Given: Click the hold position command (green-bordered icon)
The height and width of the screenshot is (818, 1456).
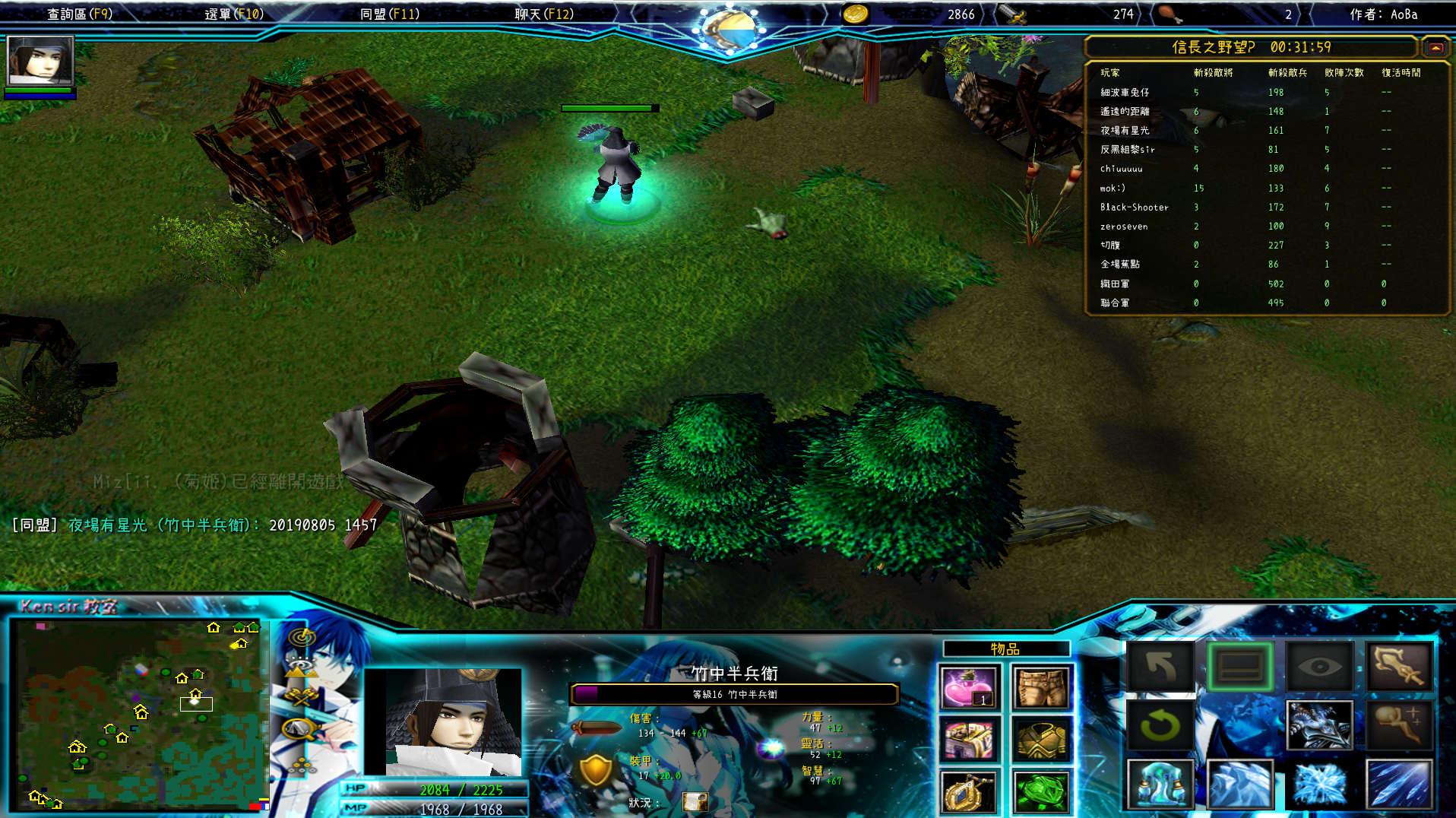Looking at the screenshot, I should pos(1240,667).
